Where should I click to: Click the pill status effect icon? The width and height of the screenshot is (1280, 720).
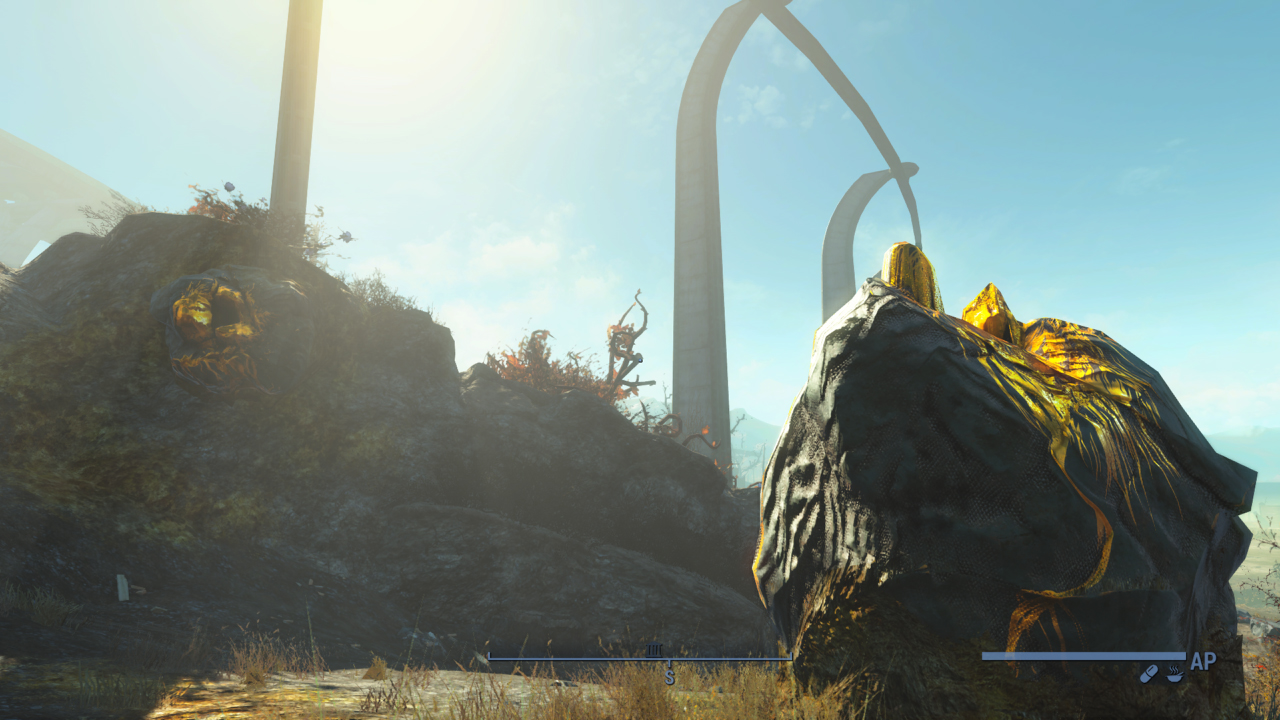tap(1149, 674)
